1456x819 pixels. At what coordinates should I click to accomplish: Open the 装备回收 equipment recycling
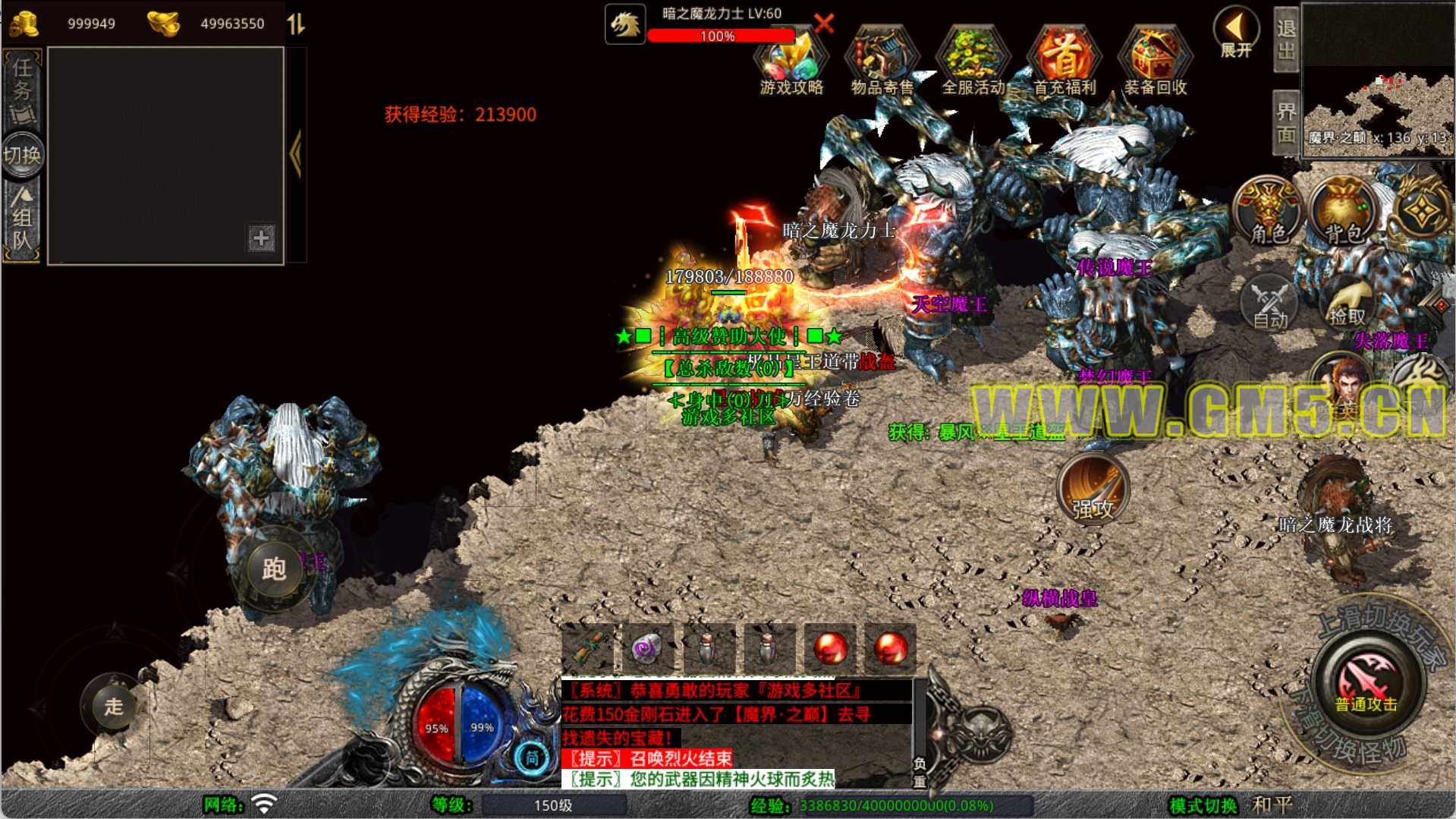click(1155, 62)
